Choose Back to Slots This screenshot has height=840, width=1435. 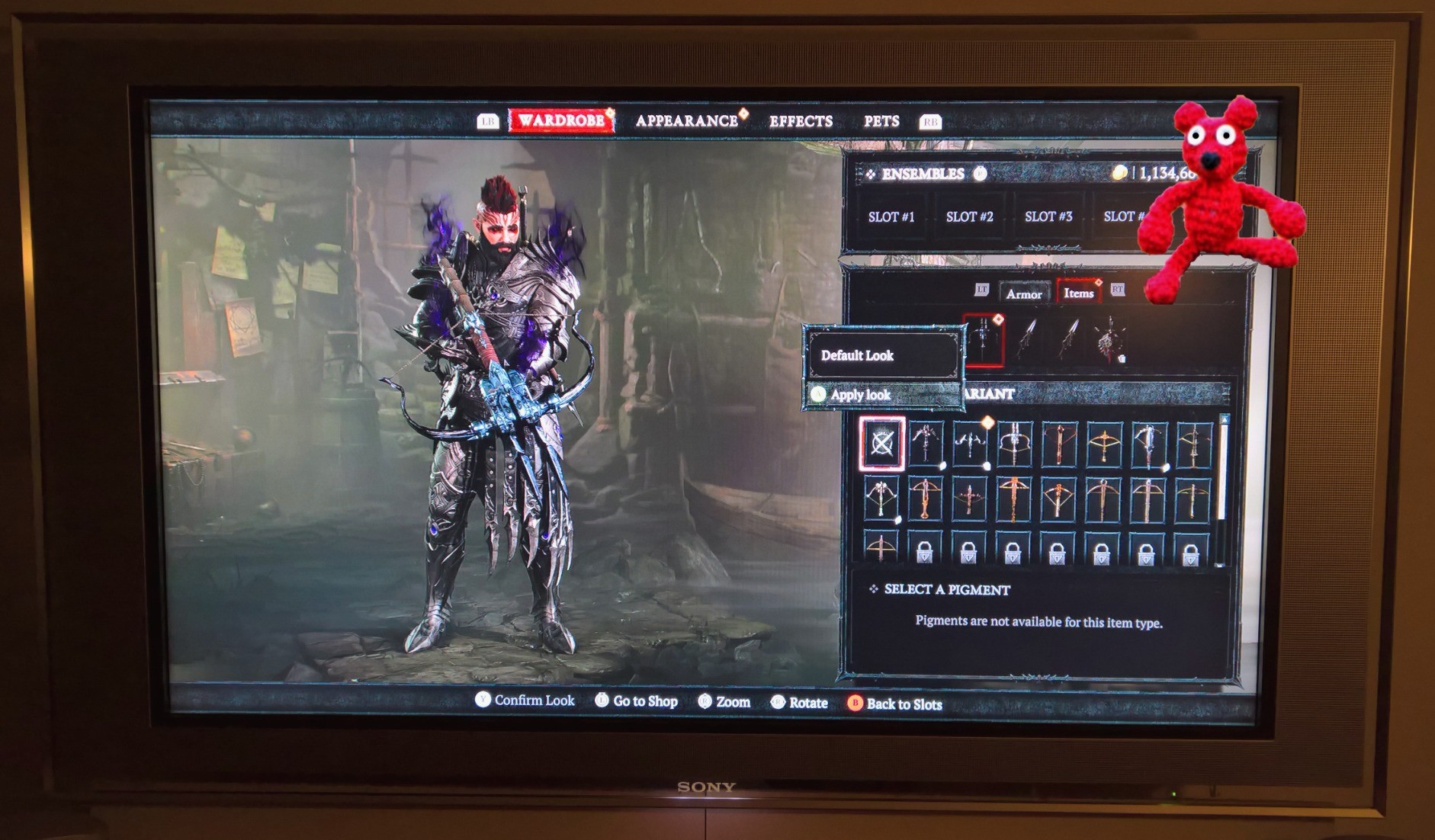coord(904,704)
